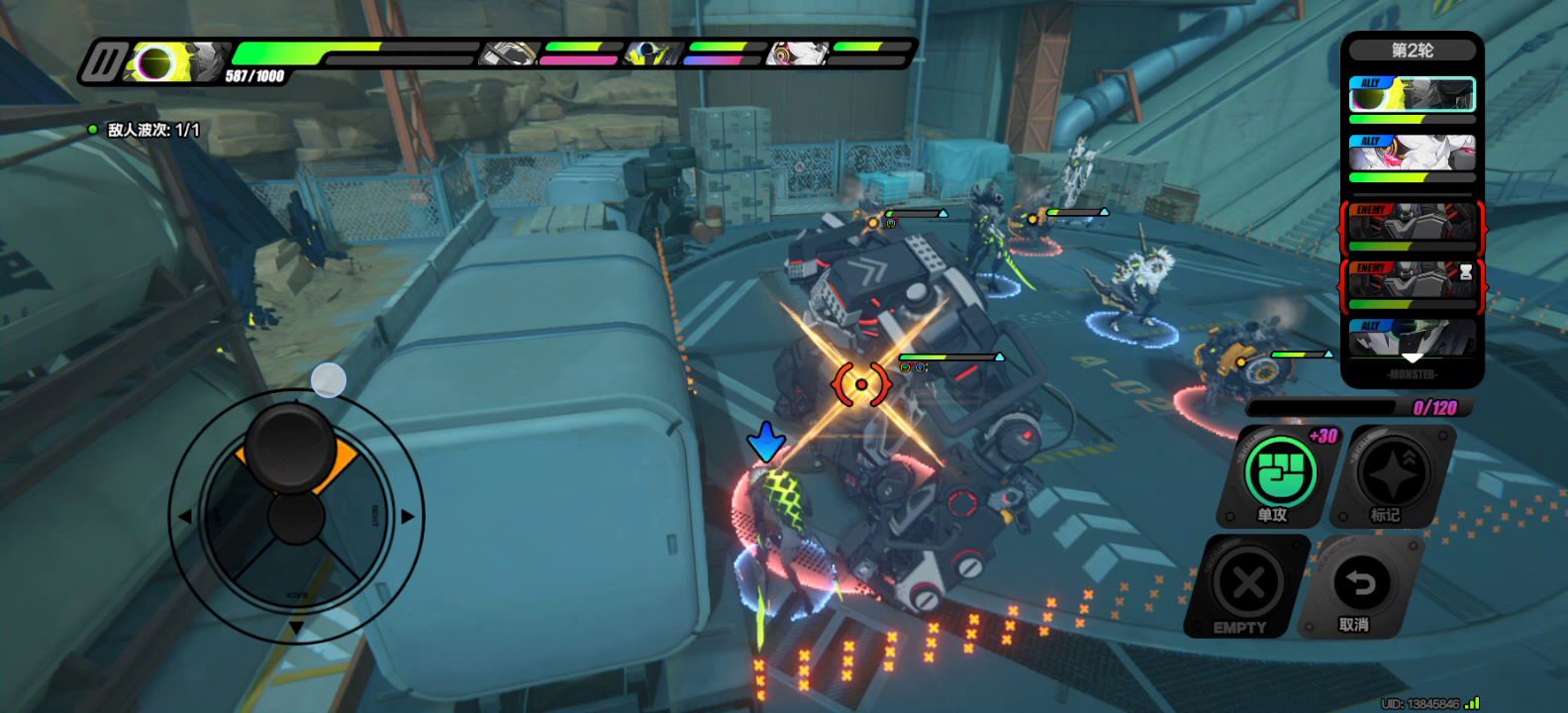
Task: Click the joystick left arrow
Action: [x=184, y=516]
